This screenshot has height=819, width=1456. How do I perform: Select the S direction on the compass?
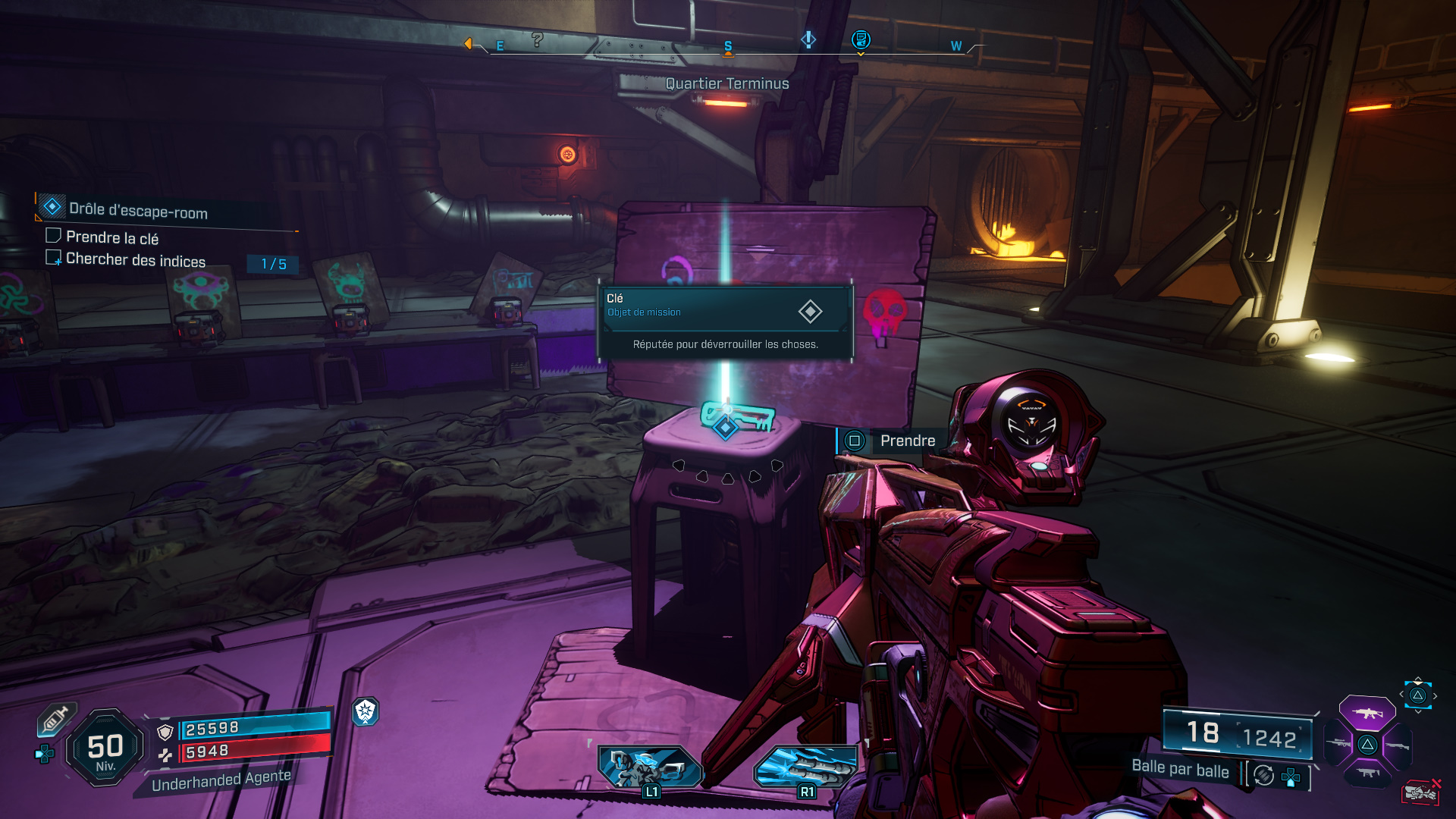tap(727, 45)
